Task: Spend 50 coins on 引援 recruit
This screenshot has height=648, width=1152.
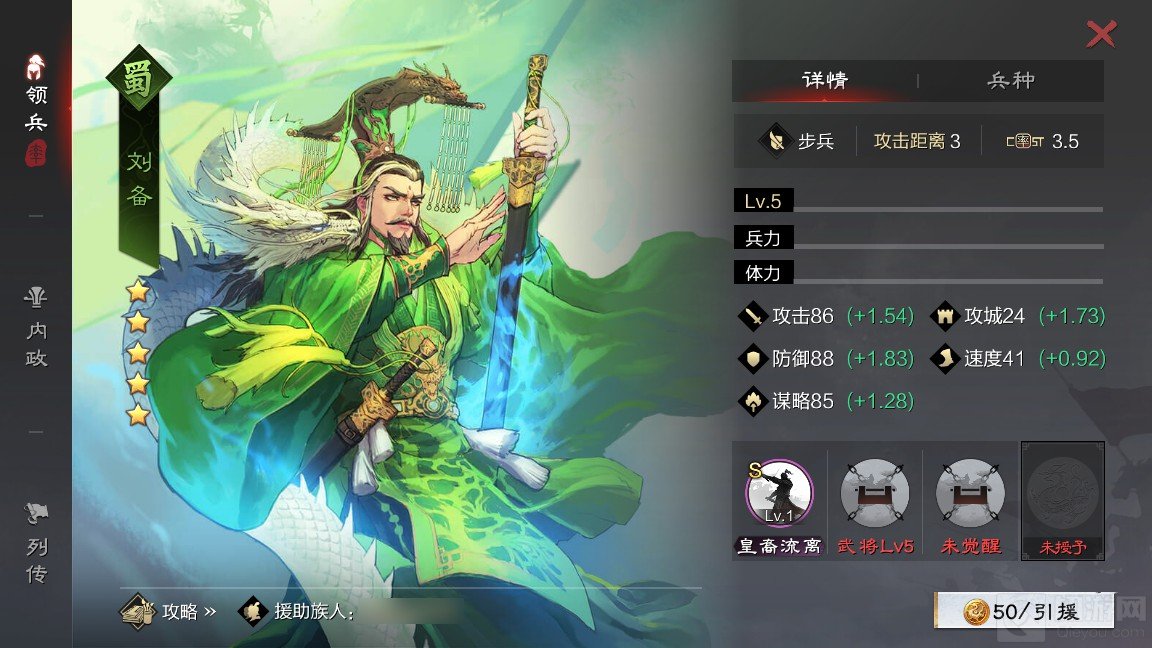Action: tap(1024, 611)
